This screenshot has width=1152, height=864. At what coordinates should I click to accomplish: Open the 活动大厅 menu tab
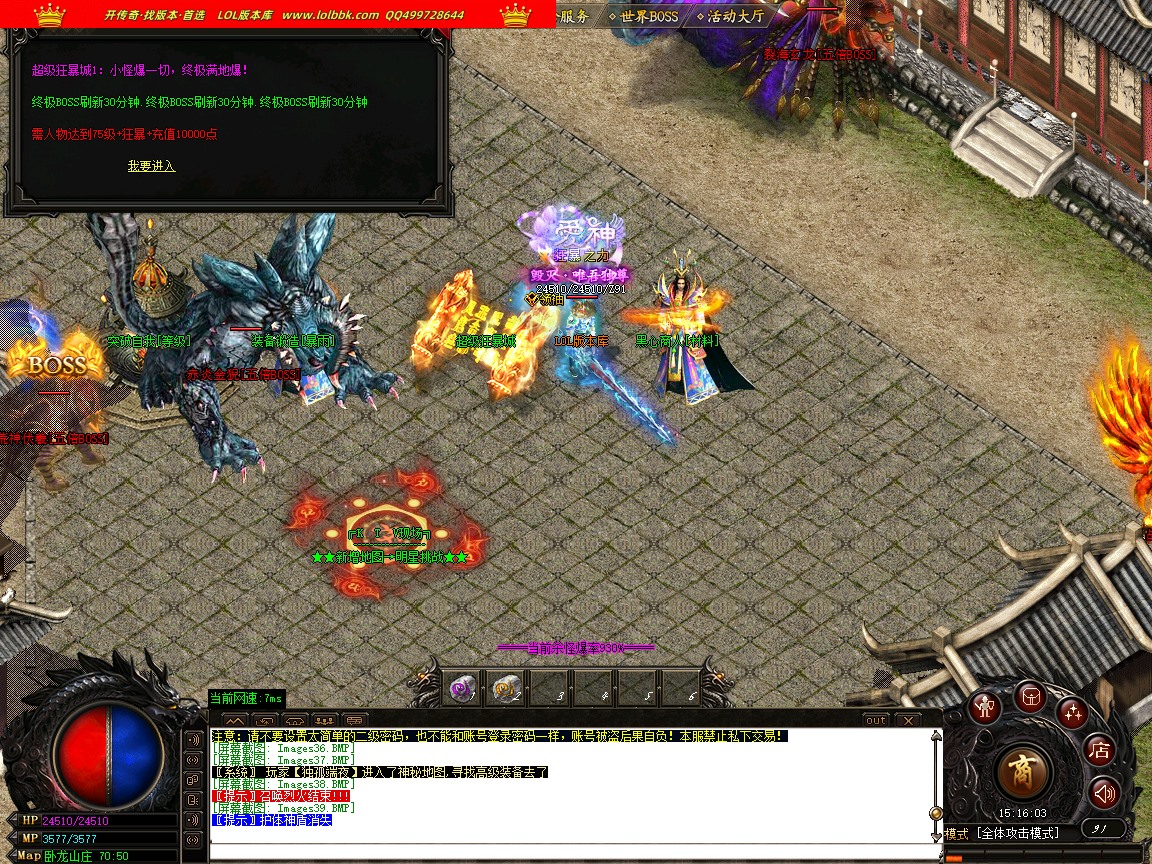point(735,16)
